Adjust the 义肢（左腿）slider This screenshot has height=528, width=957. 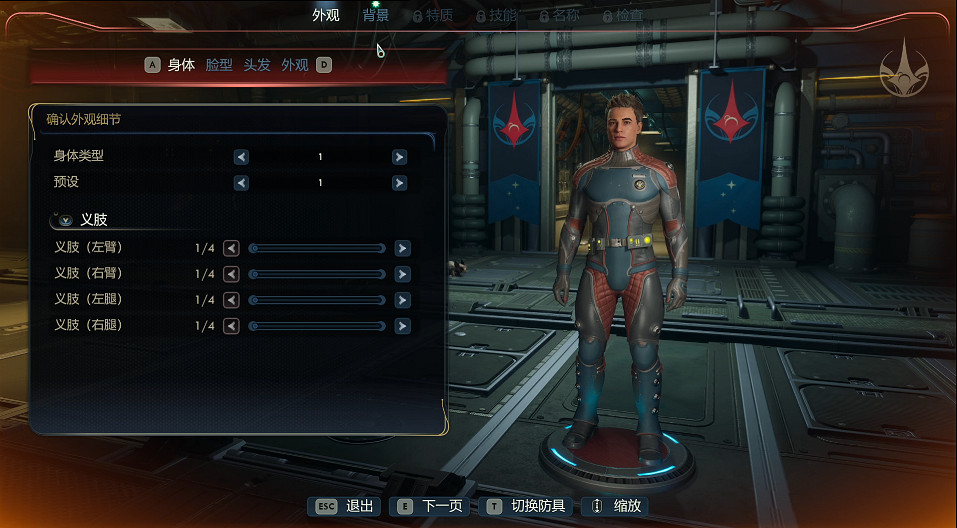tap(317, 300)
